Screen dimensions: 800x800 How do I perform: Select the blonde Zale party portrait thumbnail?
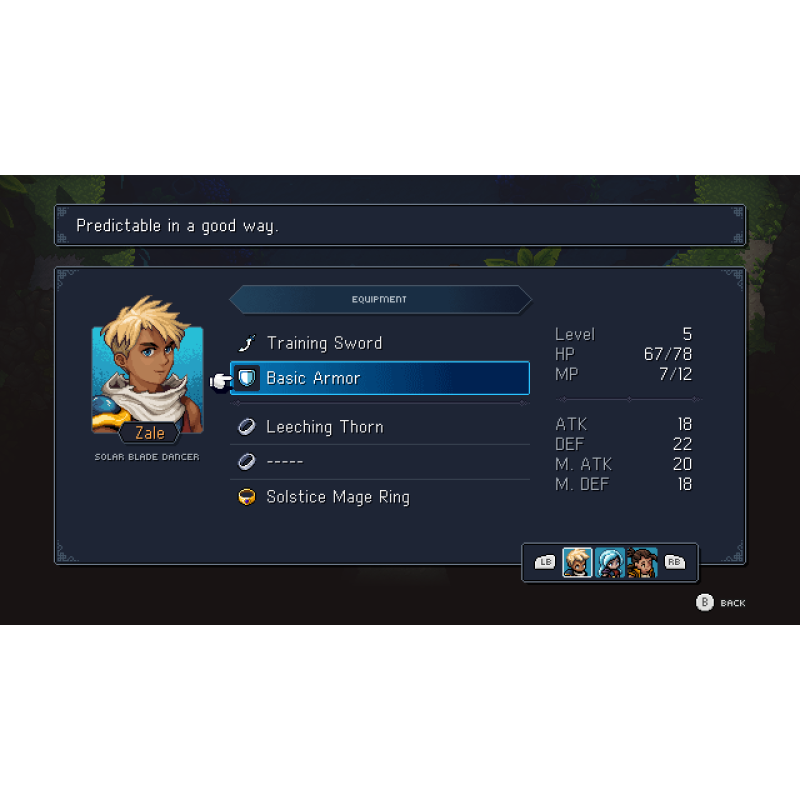pos(577,562)
